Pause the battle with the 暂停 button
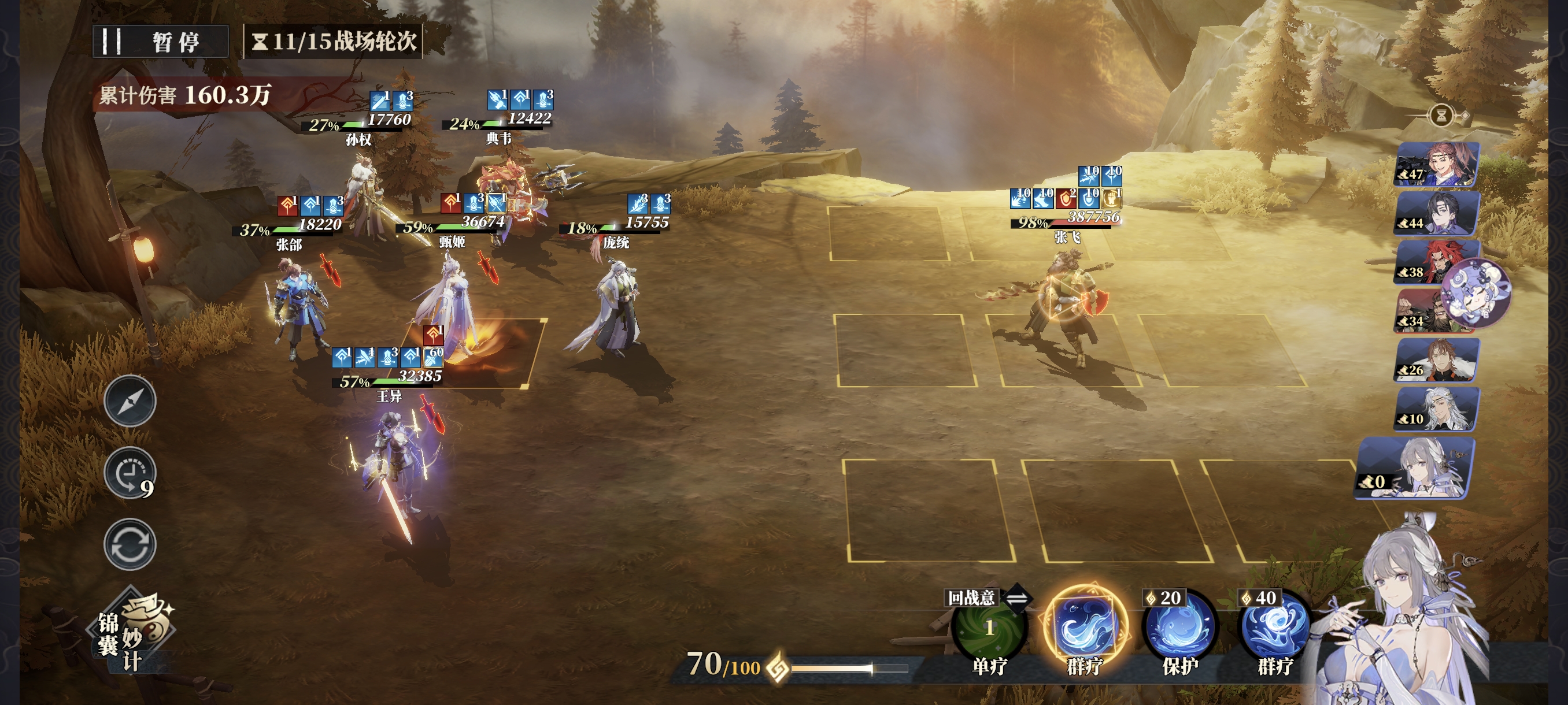 click(160, 42)
